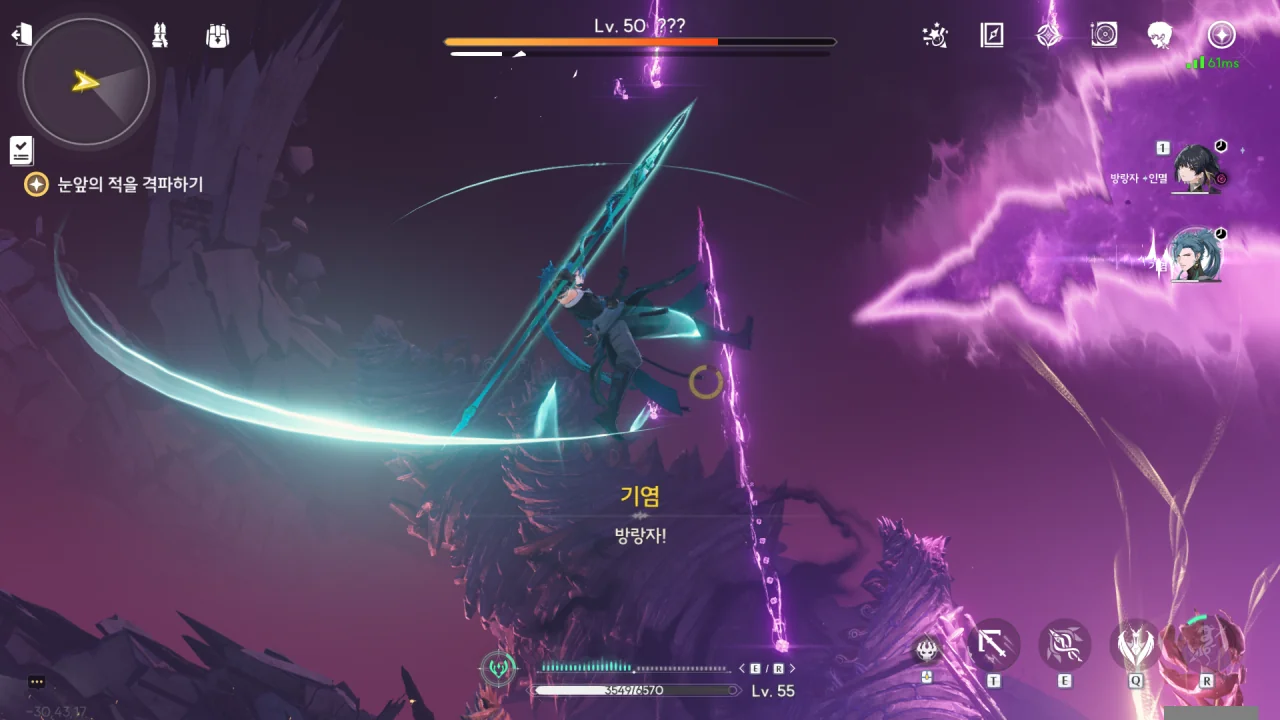Activate the twisted-blades resonance skill
This screenshot has height=720, width=1280.
point(1064,646)
